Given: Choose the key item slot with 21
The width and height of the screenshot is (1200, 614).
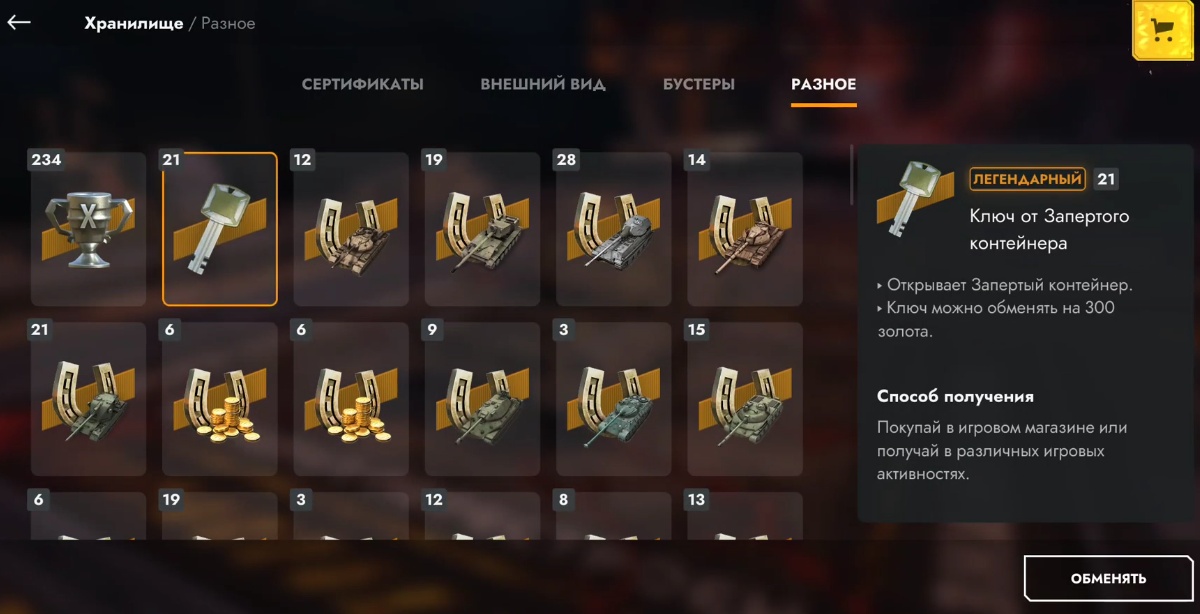Looking at the screenshot, I should click(x=219, y=230).
